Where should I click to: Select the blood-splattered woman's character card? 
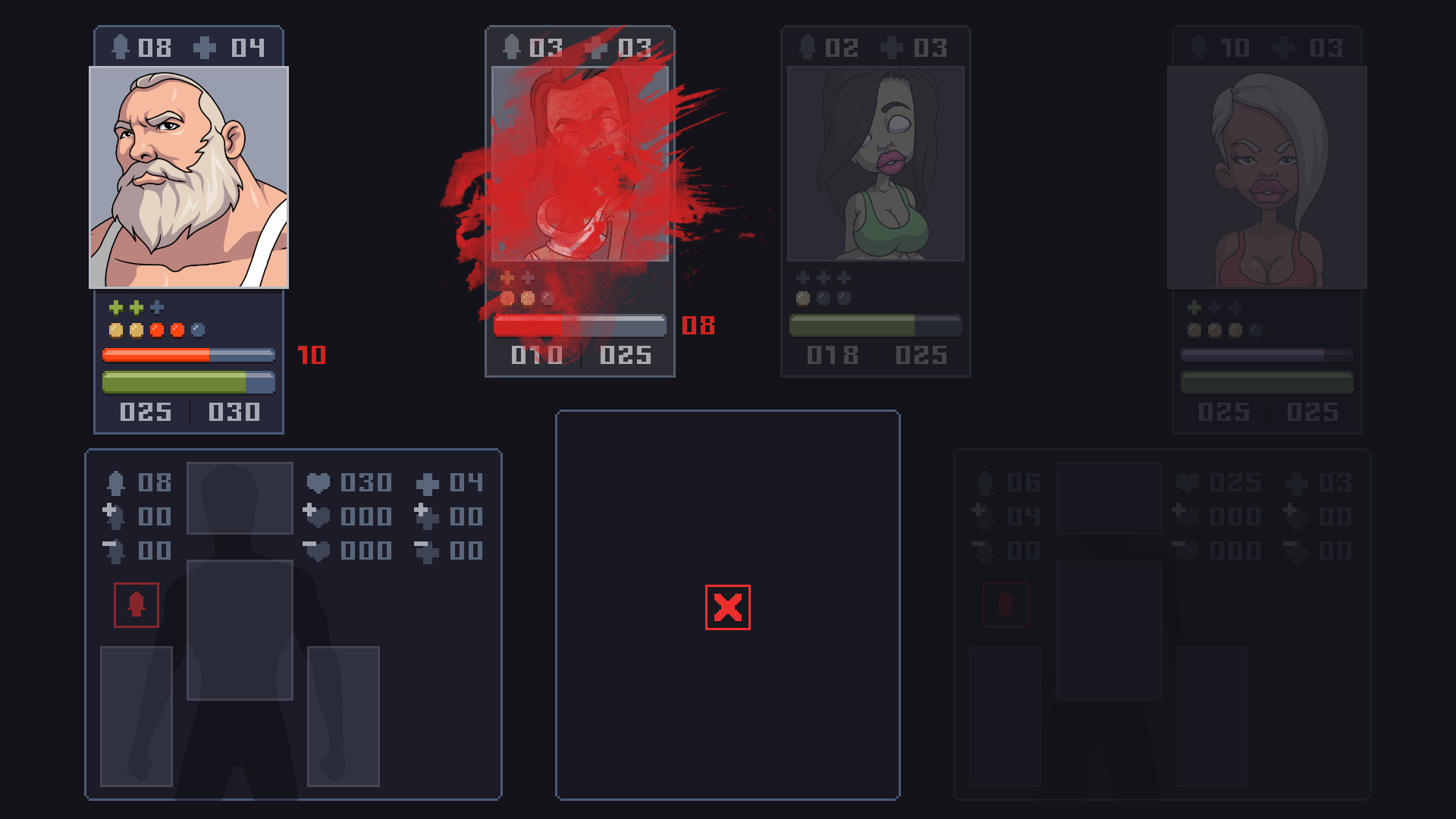[580, 201]
